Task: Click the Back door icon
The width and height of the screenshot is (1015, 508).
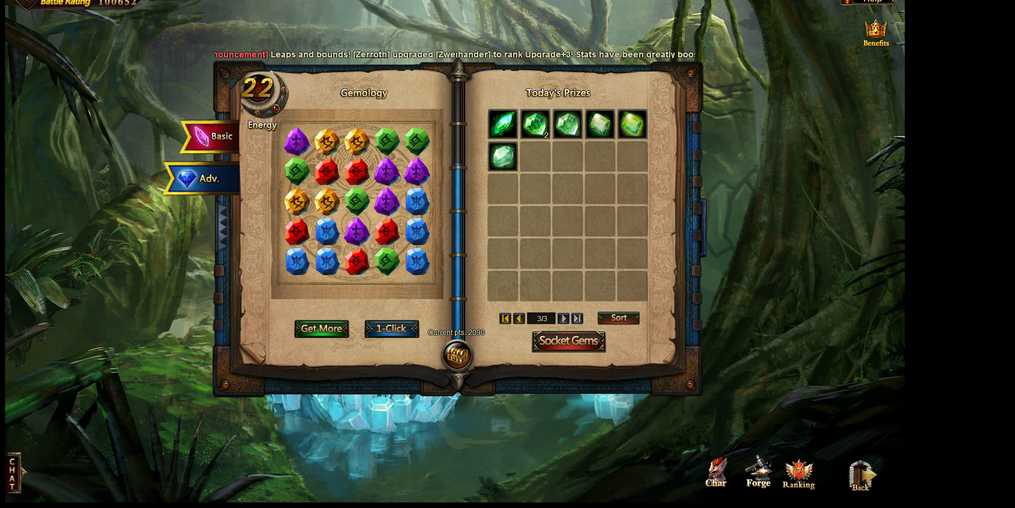Action: coord(860,474)
